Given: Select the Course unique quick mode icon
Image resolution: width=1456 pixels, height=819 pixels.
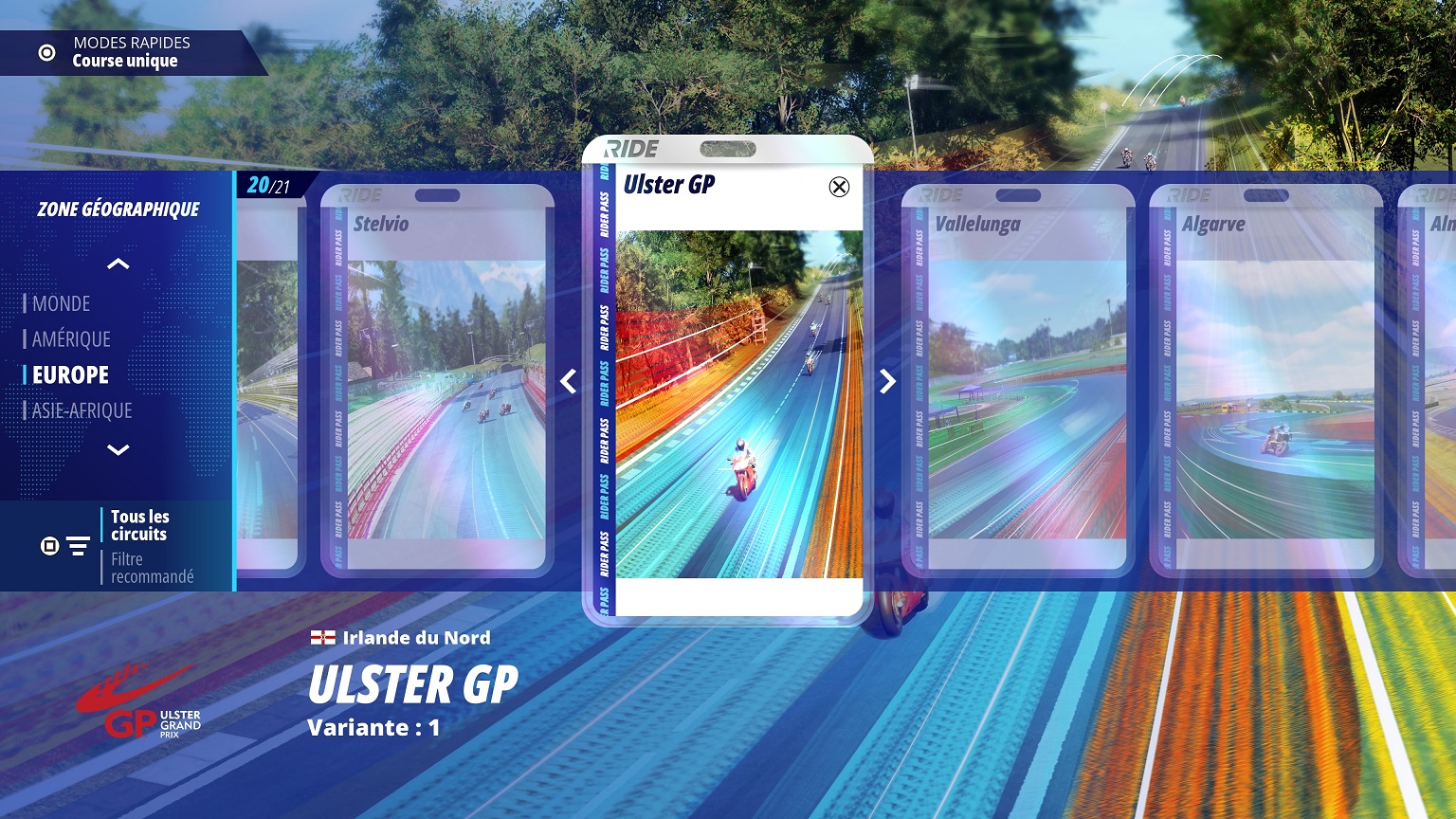Looking at the screenshot, I should (45, 53).
